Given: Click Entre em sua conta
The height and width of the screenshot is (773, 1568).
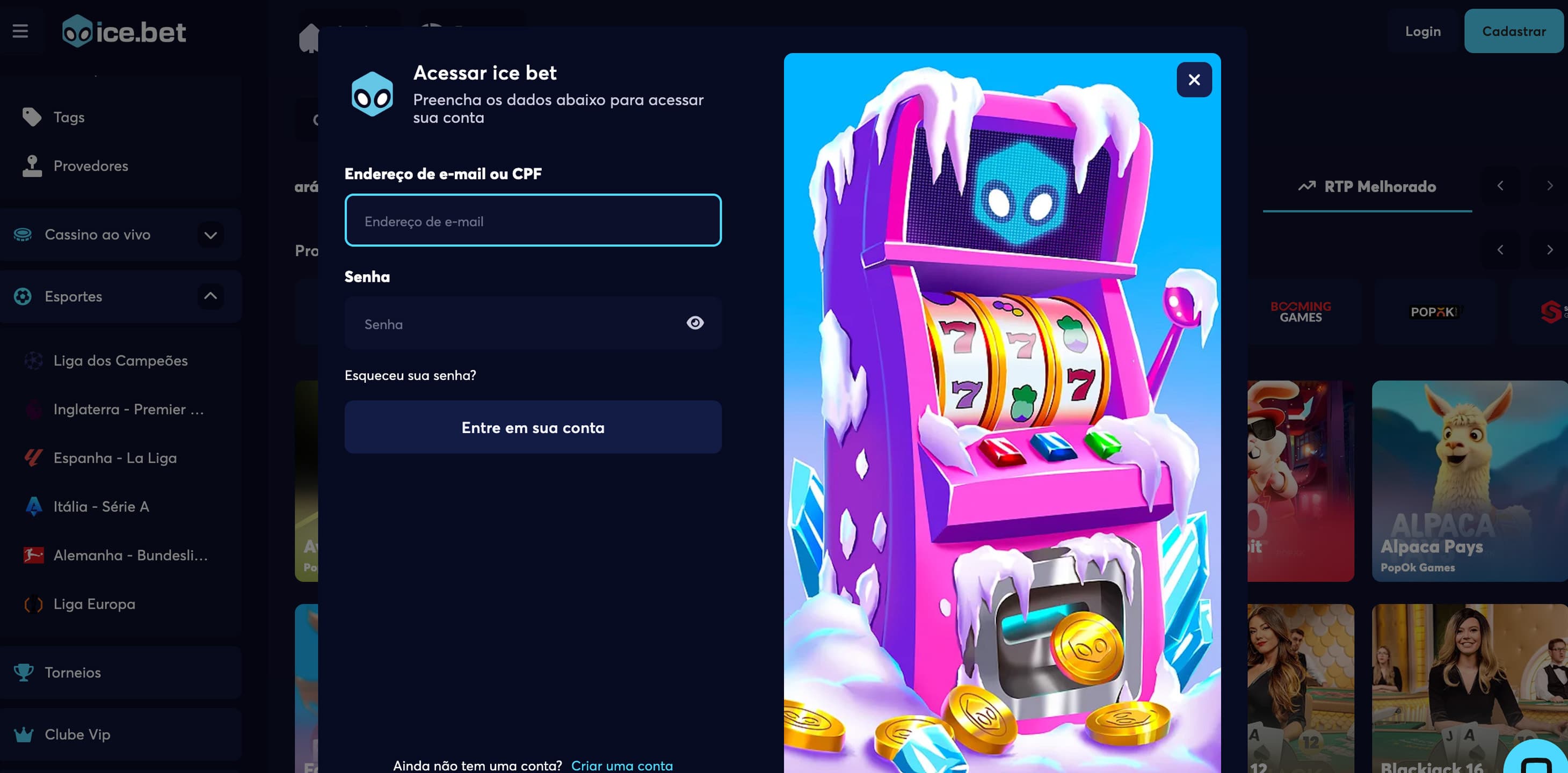Looking at the screenshot, I should coord(533,427).
